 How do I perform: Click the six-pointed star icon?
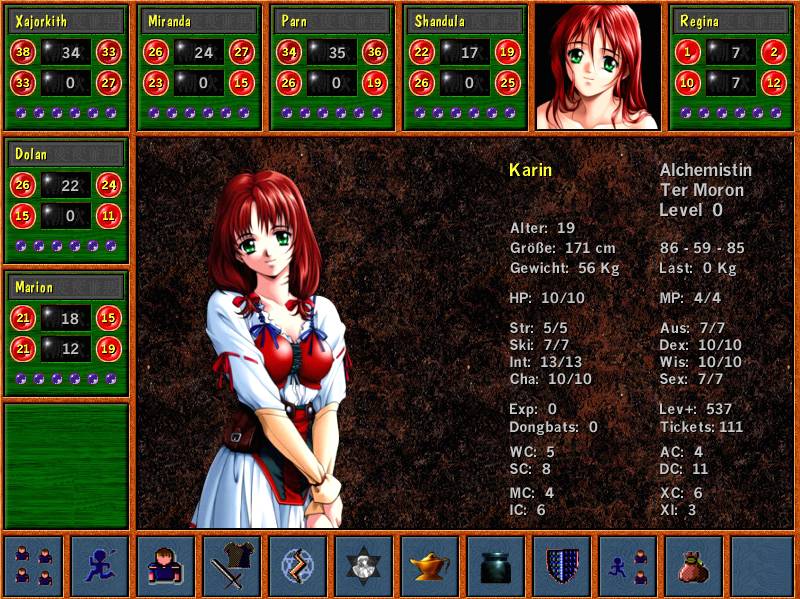364,565
